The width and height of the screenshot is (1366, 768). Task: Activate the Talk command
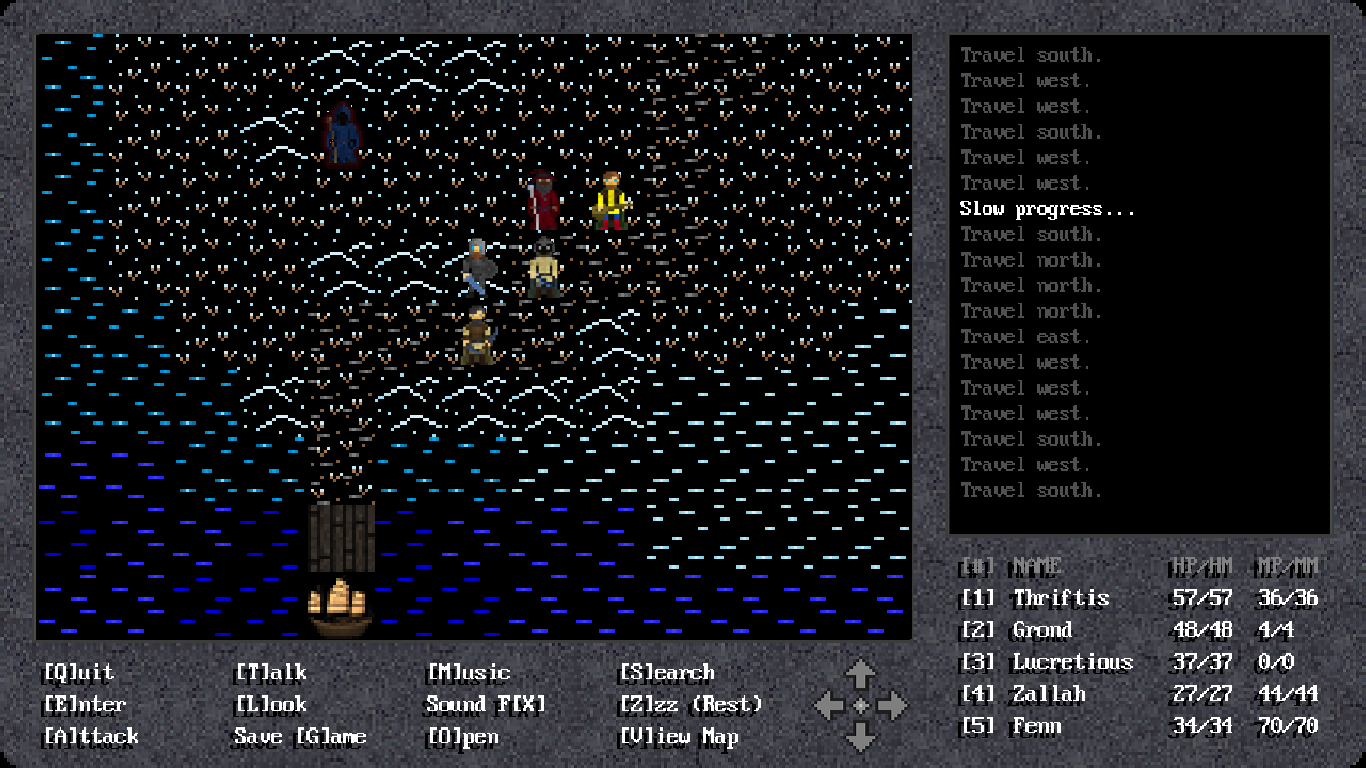click(268, 672)
